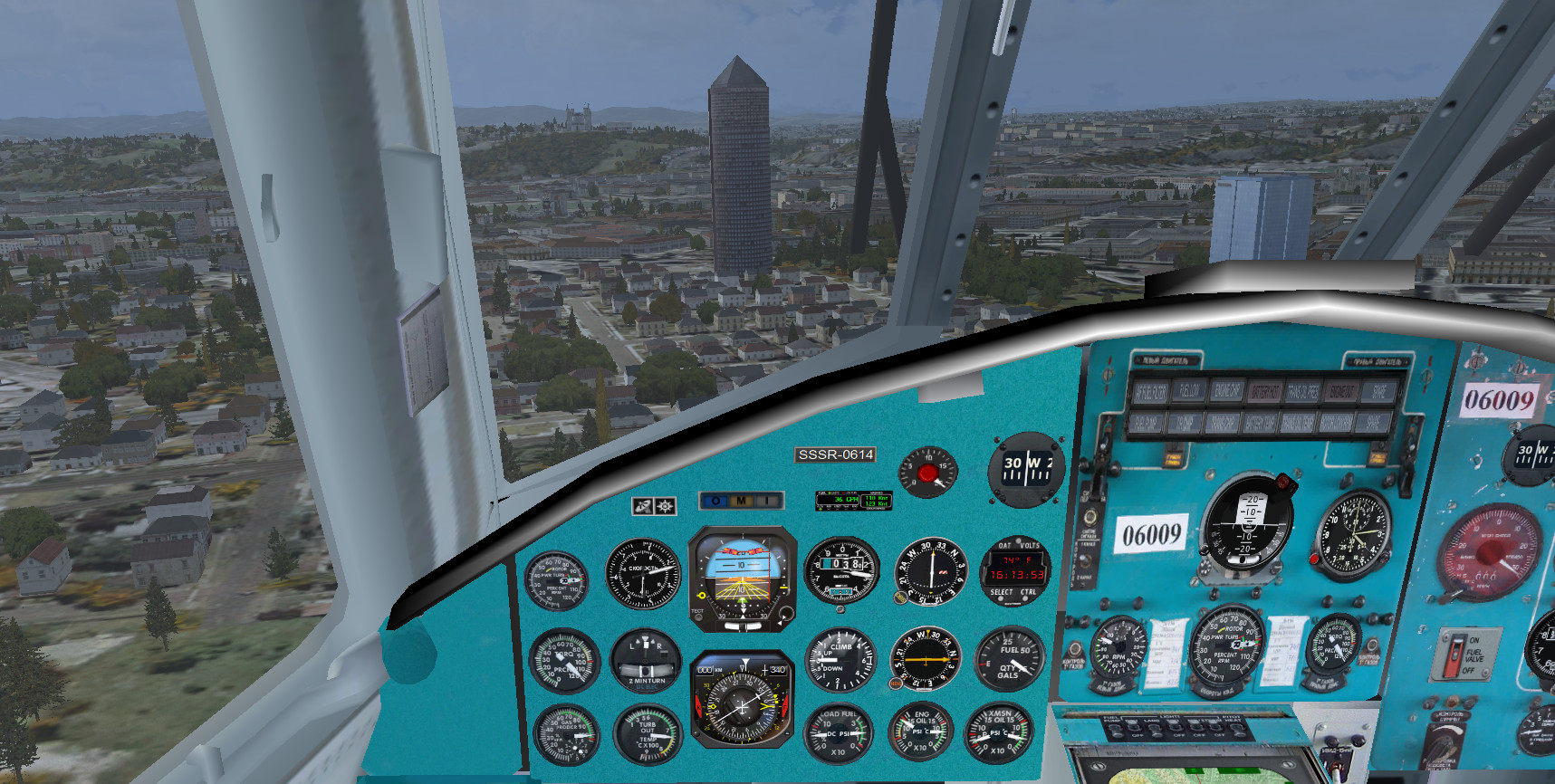The image size is (1555, 784).
Task: Click the orange HDG knob on the lower compass
Action: point(896,684)
